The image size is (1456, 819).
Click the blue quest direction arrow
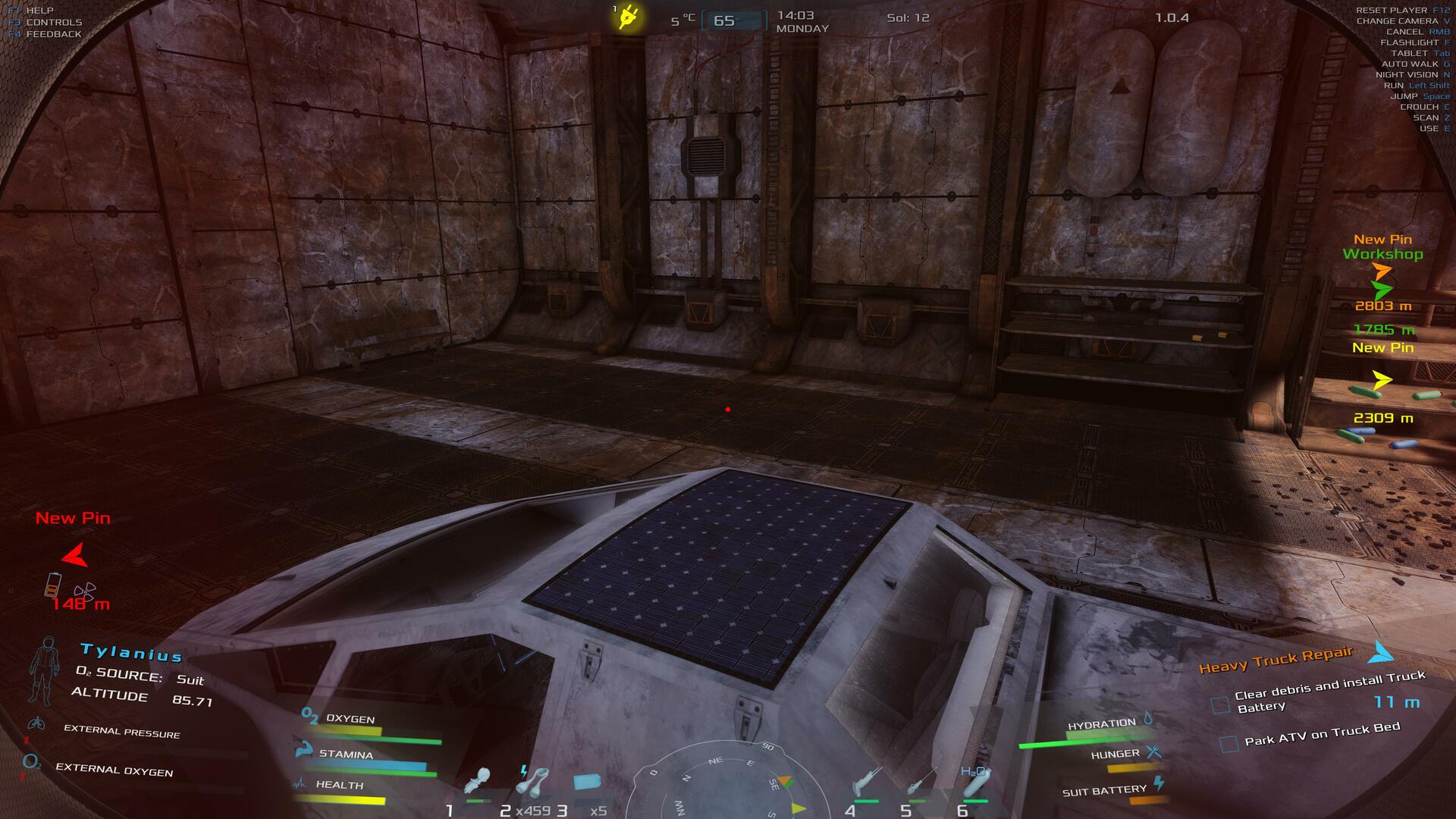(1383, 652)
